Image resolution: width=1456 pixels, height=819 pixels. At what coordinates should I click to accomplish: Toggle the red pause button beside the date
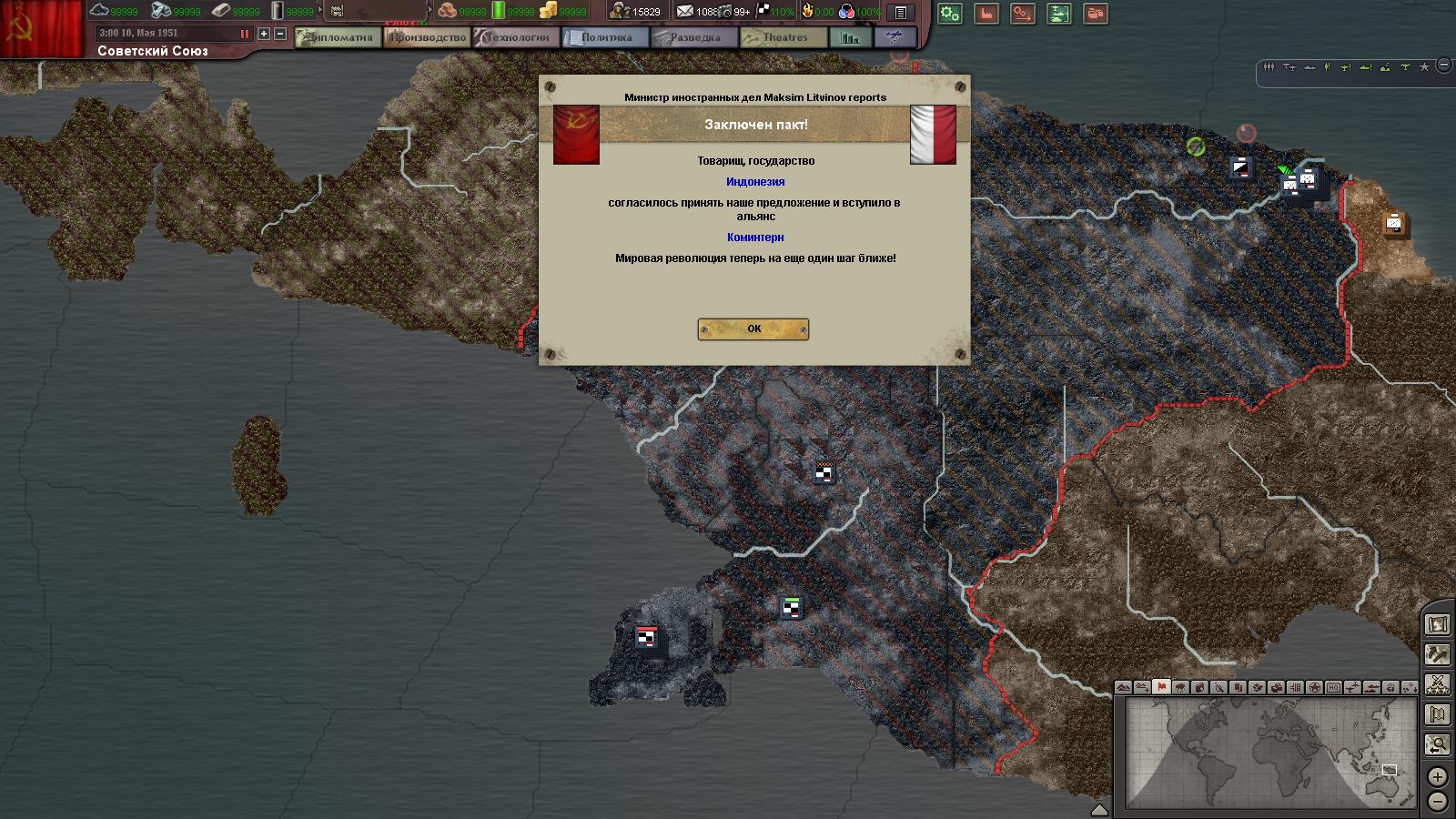pyautogui.click(x=244, y=34)
